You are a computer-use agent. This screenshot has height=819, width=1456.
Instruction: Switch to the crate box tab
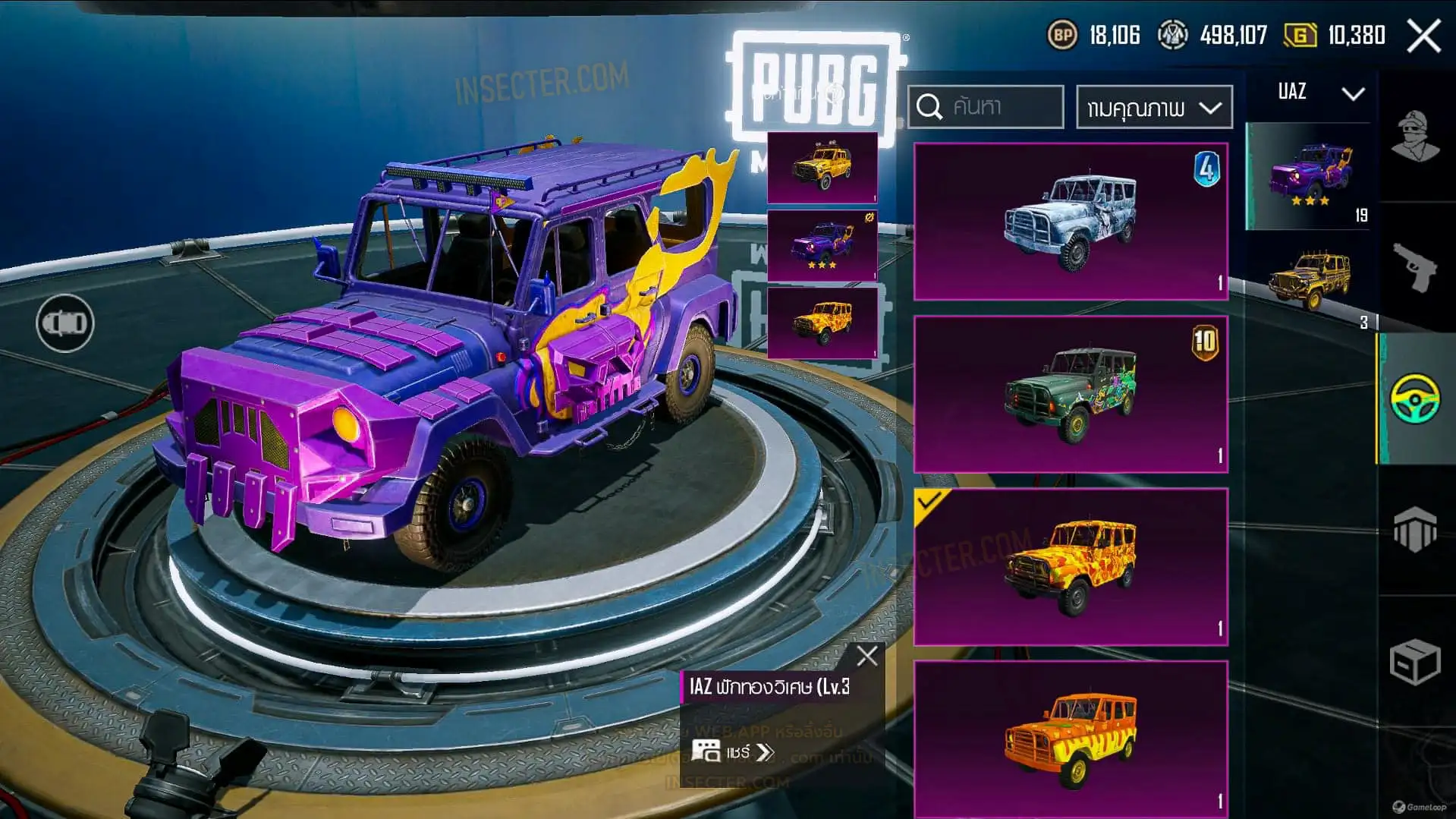coord(1415,662)
